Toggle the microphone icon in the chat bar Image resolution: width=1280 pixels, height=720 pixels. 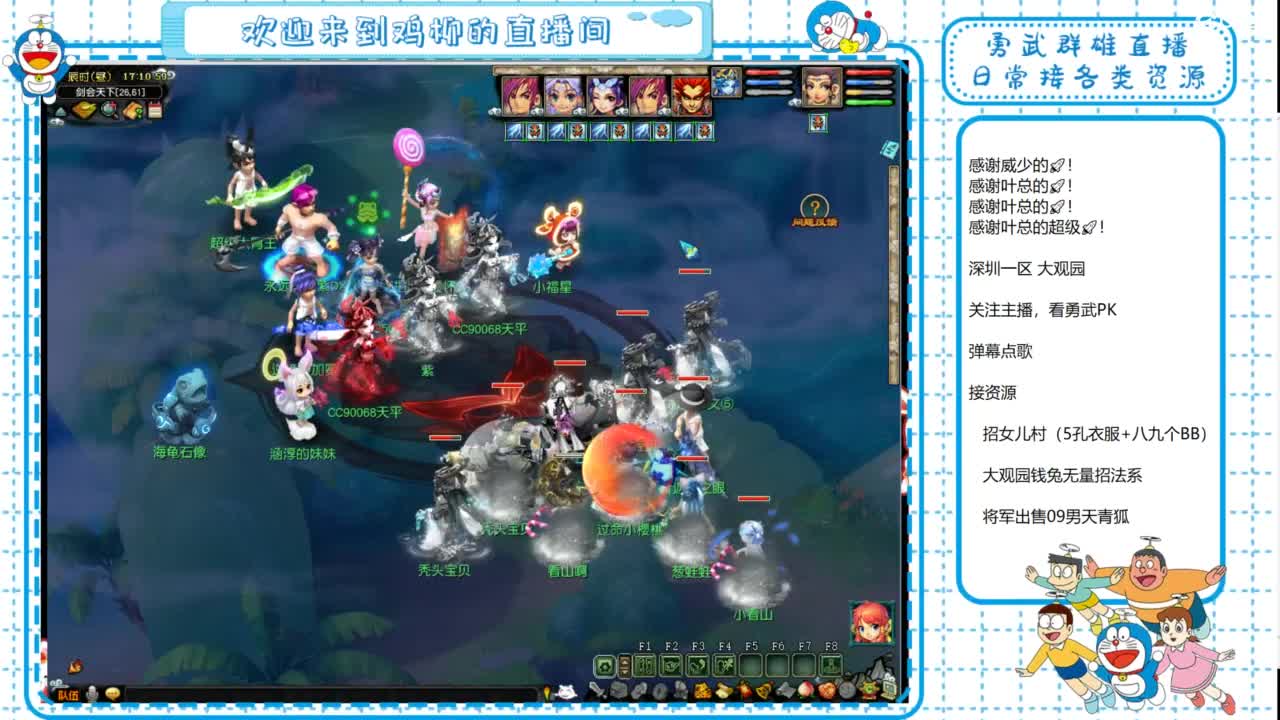coord(92,693)
